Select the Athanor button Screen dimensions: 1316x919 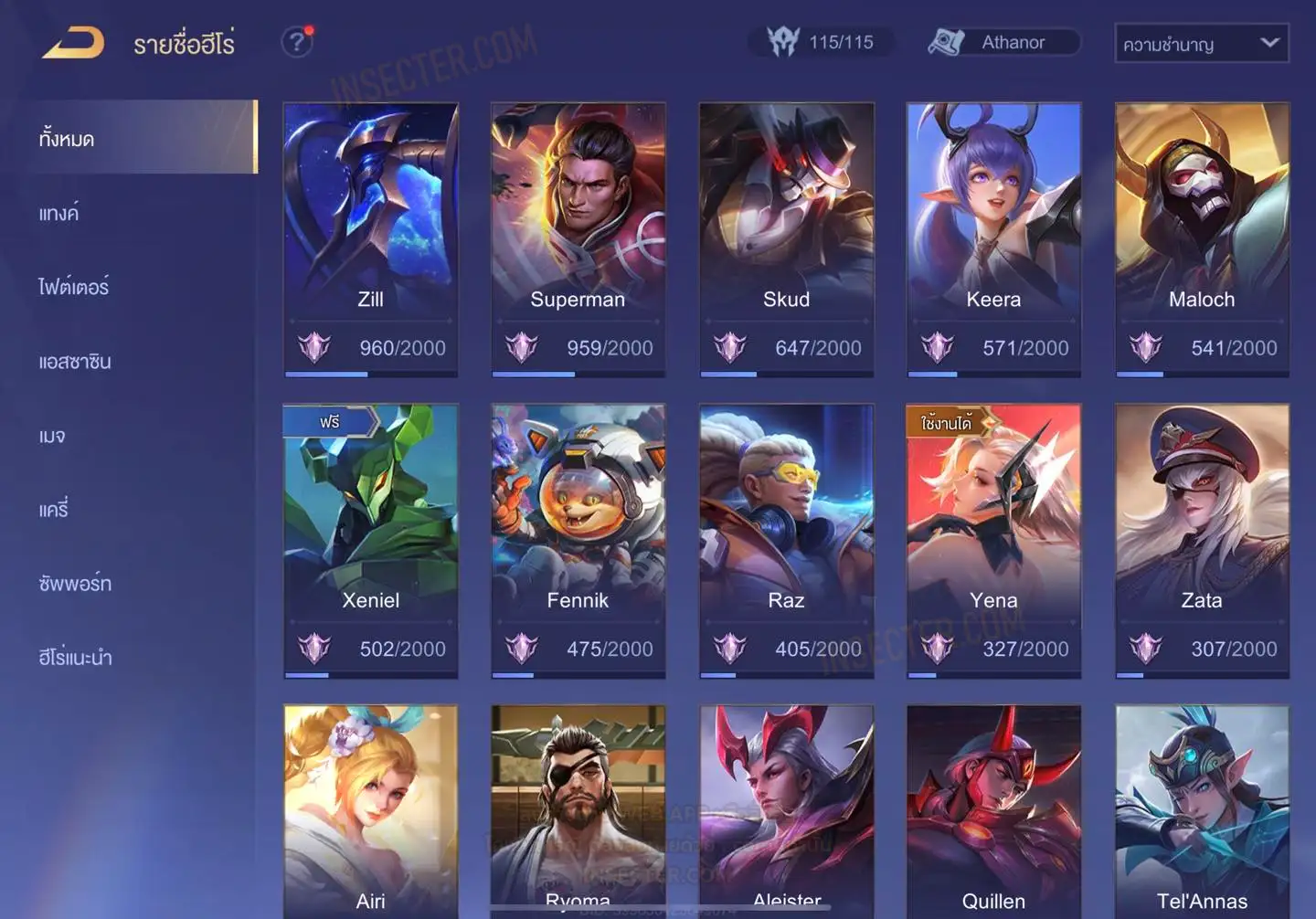1003,43
